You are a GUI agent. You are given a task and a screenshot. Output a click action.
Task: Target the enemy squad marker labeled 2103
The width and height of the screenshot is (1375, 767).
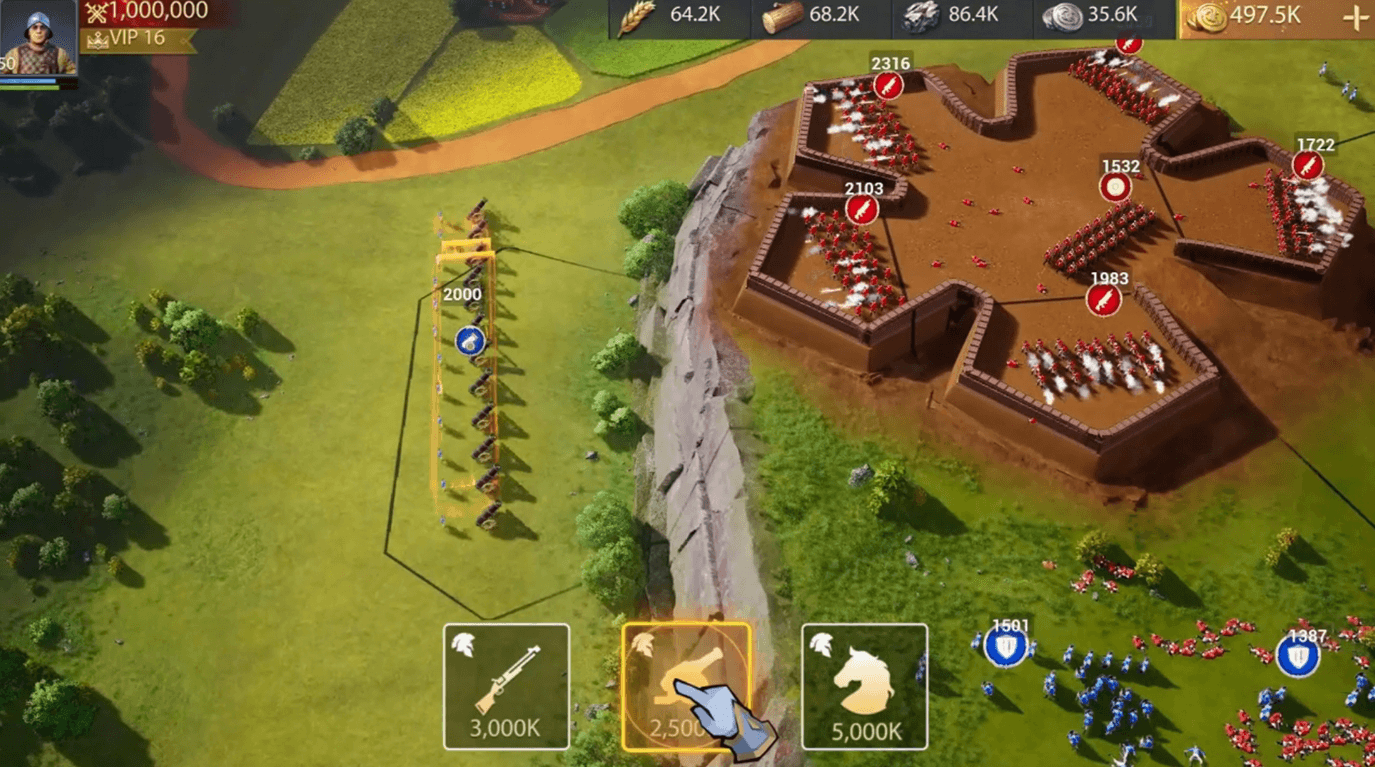[861, 210]
